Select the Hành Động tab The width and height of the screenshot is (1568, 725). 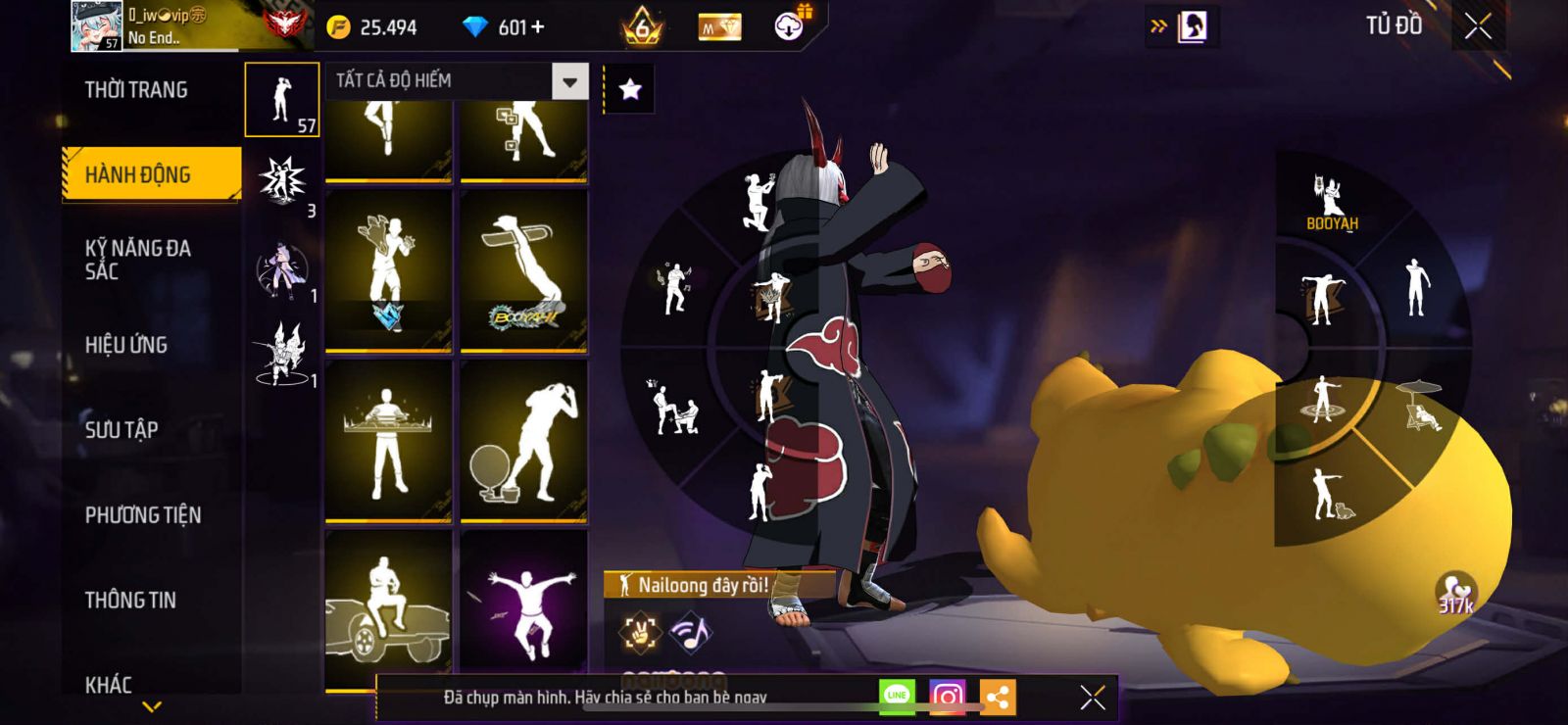(151, 174)
